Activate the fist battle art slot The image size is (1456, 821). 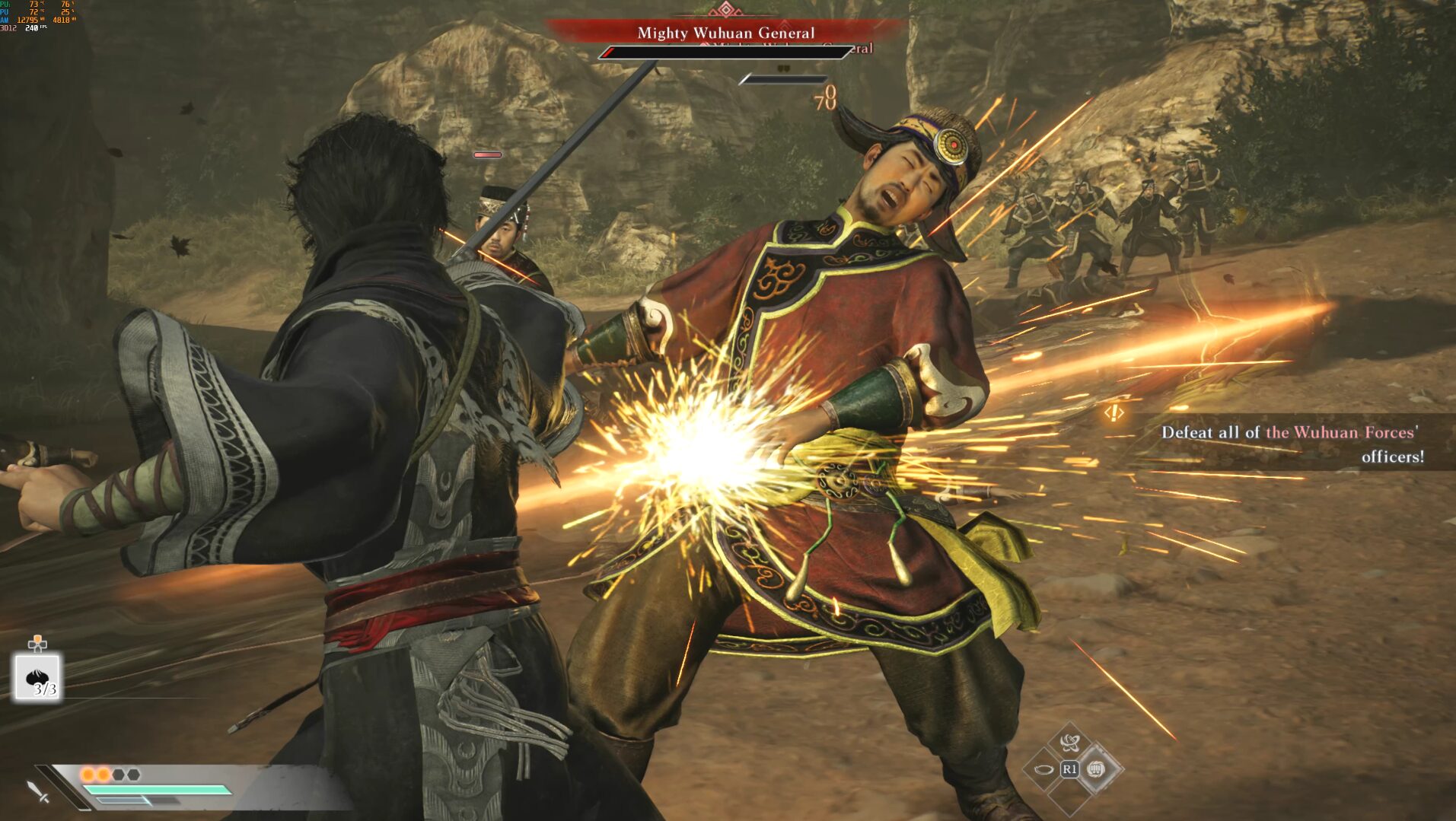[1096, 769]
